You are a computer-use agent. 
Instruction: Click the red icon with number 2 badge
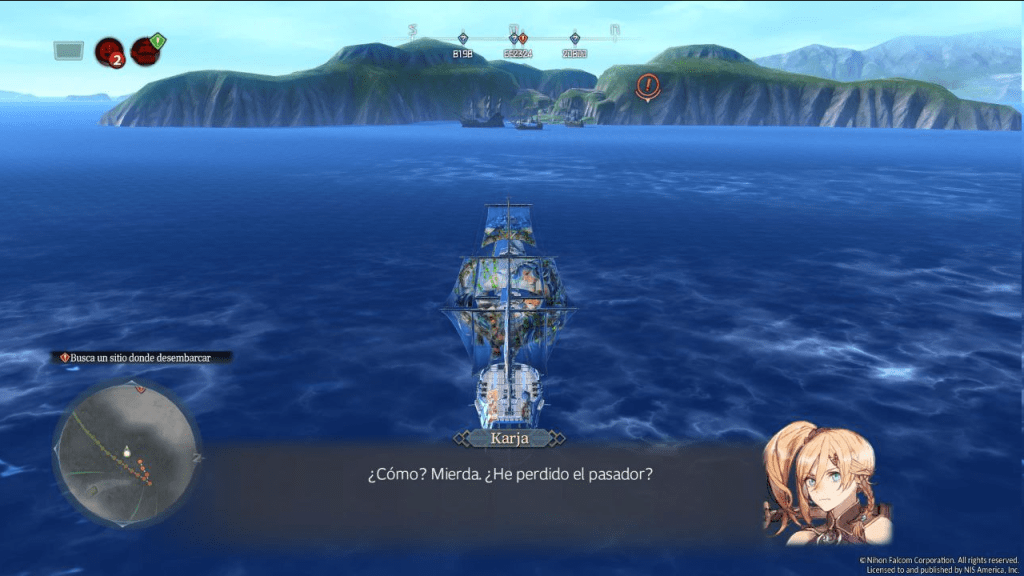(109, 51)
